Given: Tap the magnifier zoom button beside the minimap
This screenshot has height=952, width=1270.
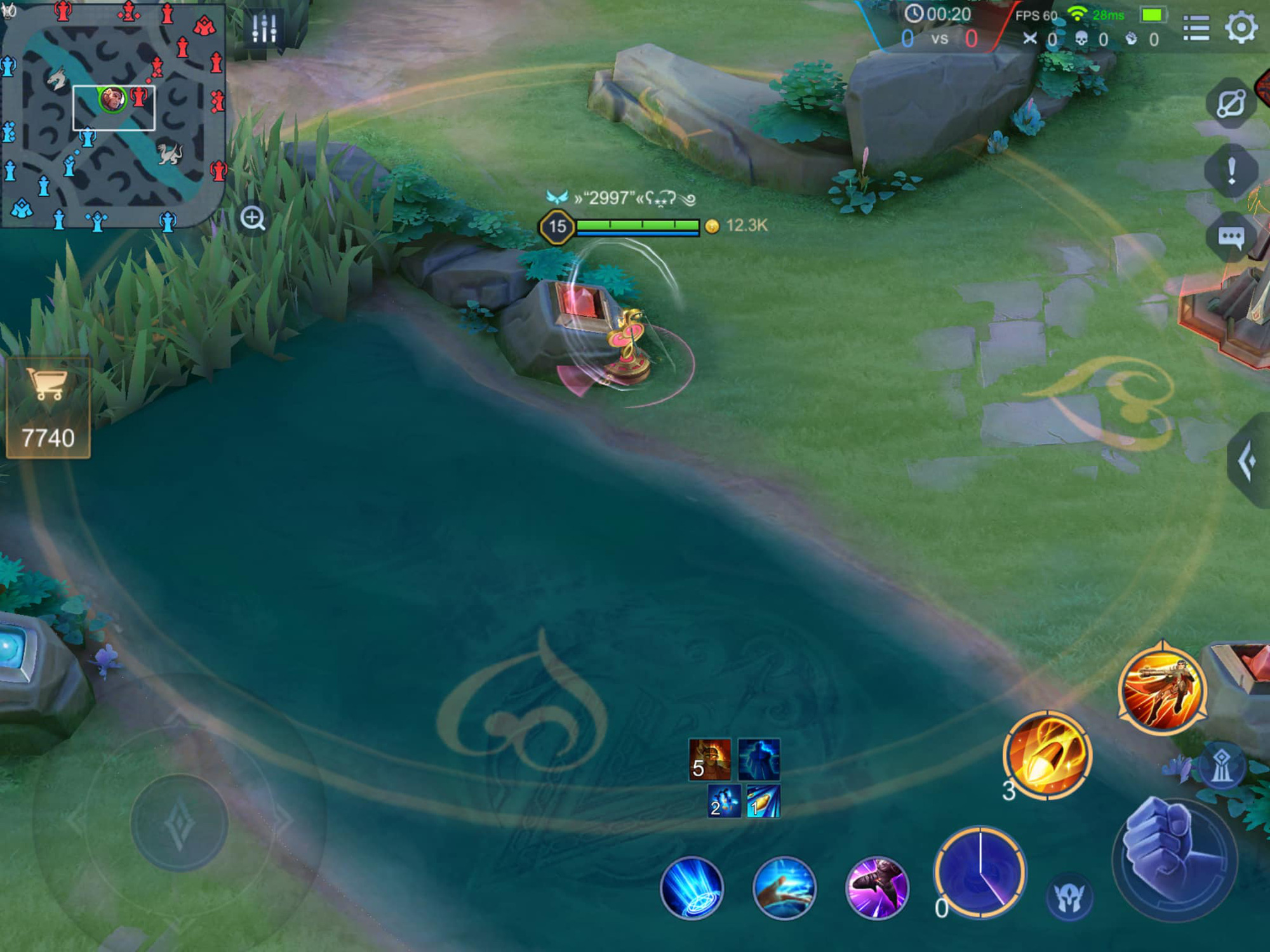Looking at the screenshot, I should 253,218.
